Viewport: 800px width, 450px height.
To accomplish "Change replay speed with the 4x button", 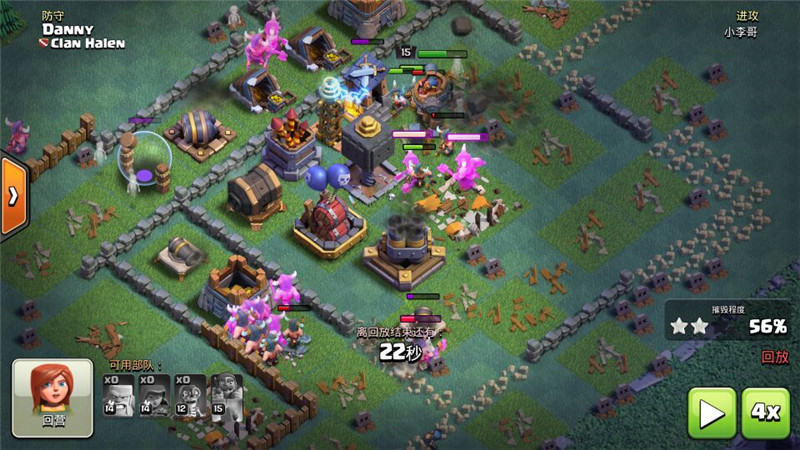I will pyautogui.click(x=766, y=412).
